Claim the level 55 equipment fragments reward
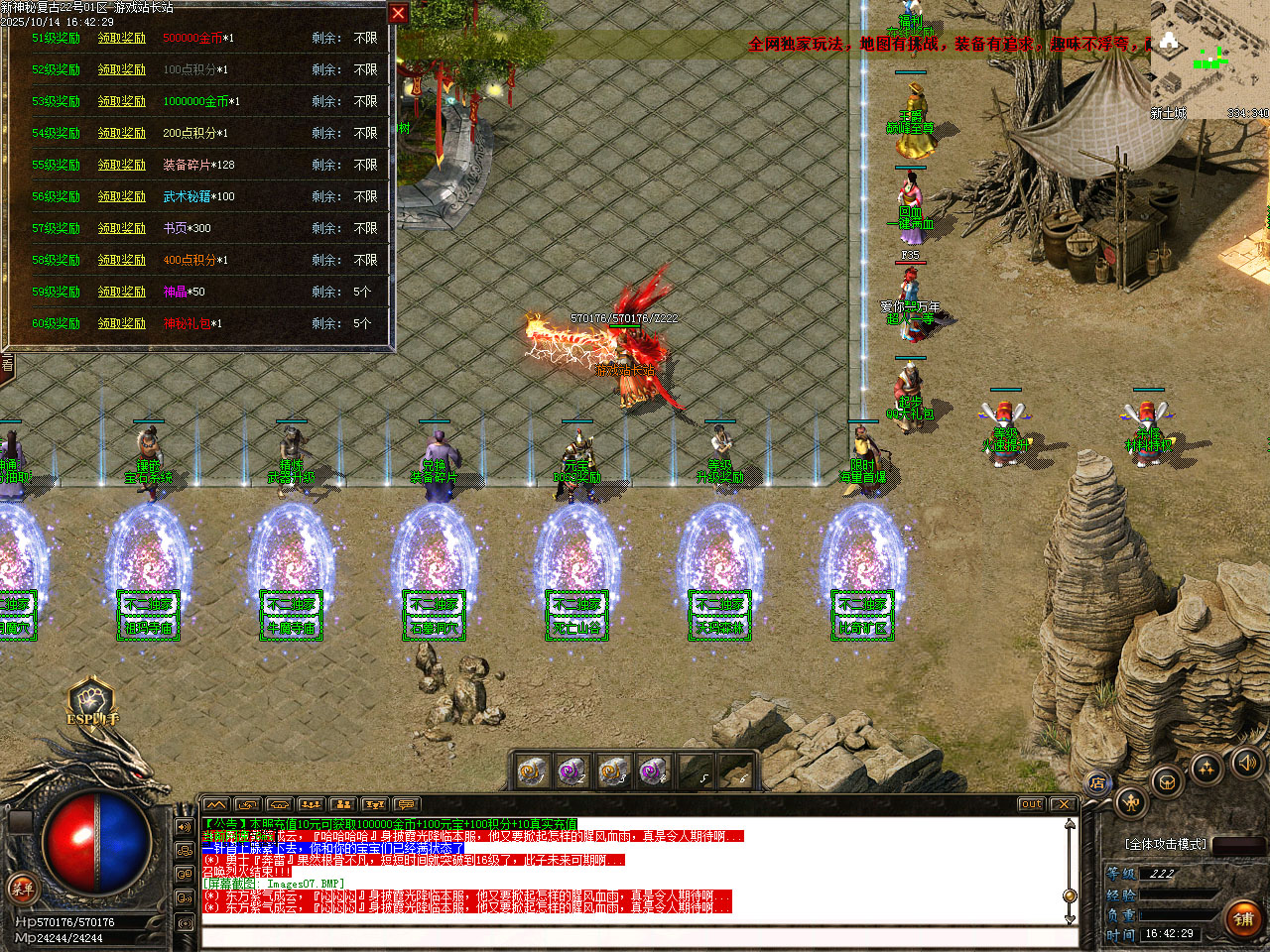 121,165
